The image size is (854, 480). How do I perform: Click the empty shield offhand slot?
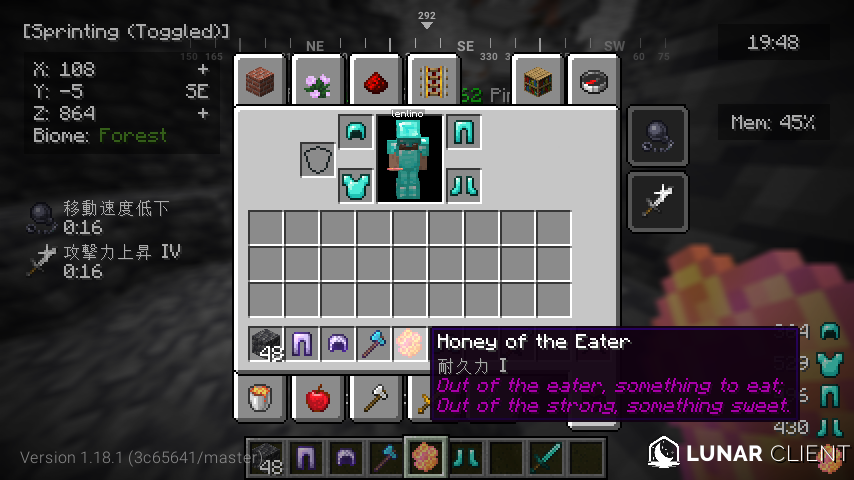(318, 159)
